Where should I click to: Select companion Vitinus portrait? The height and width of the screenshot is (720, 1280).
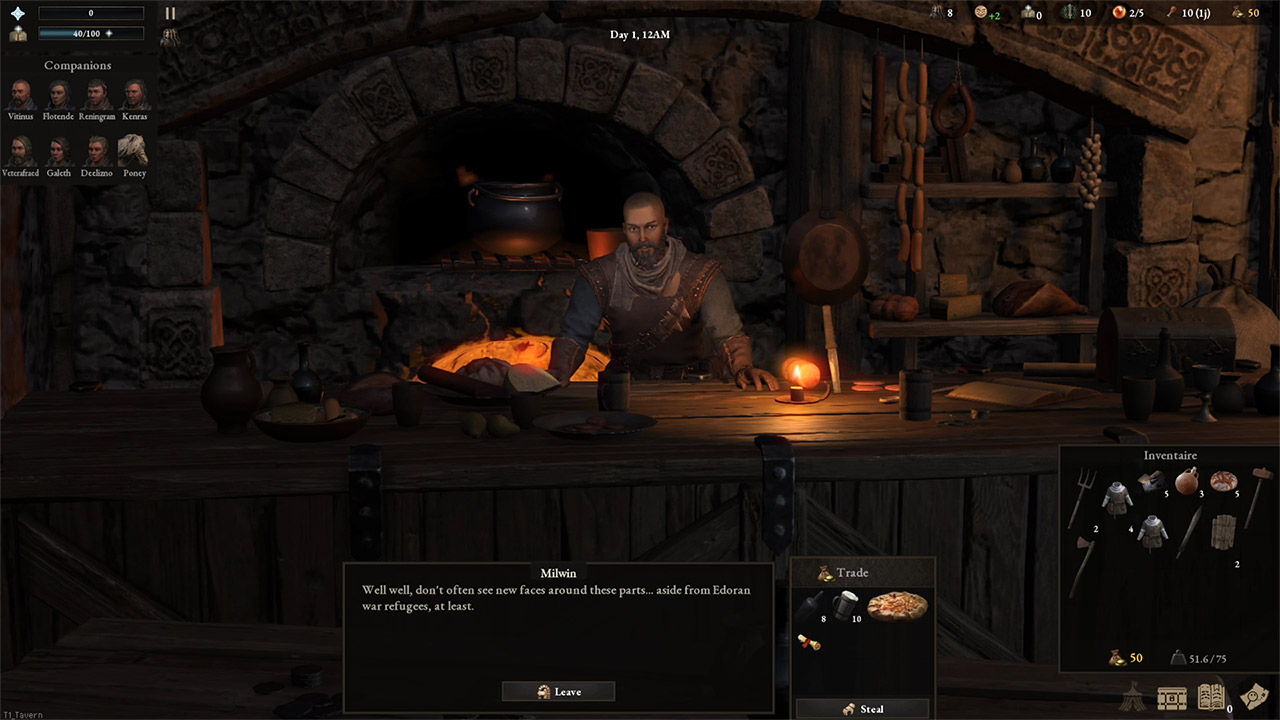[x=20, y=95]
